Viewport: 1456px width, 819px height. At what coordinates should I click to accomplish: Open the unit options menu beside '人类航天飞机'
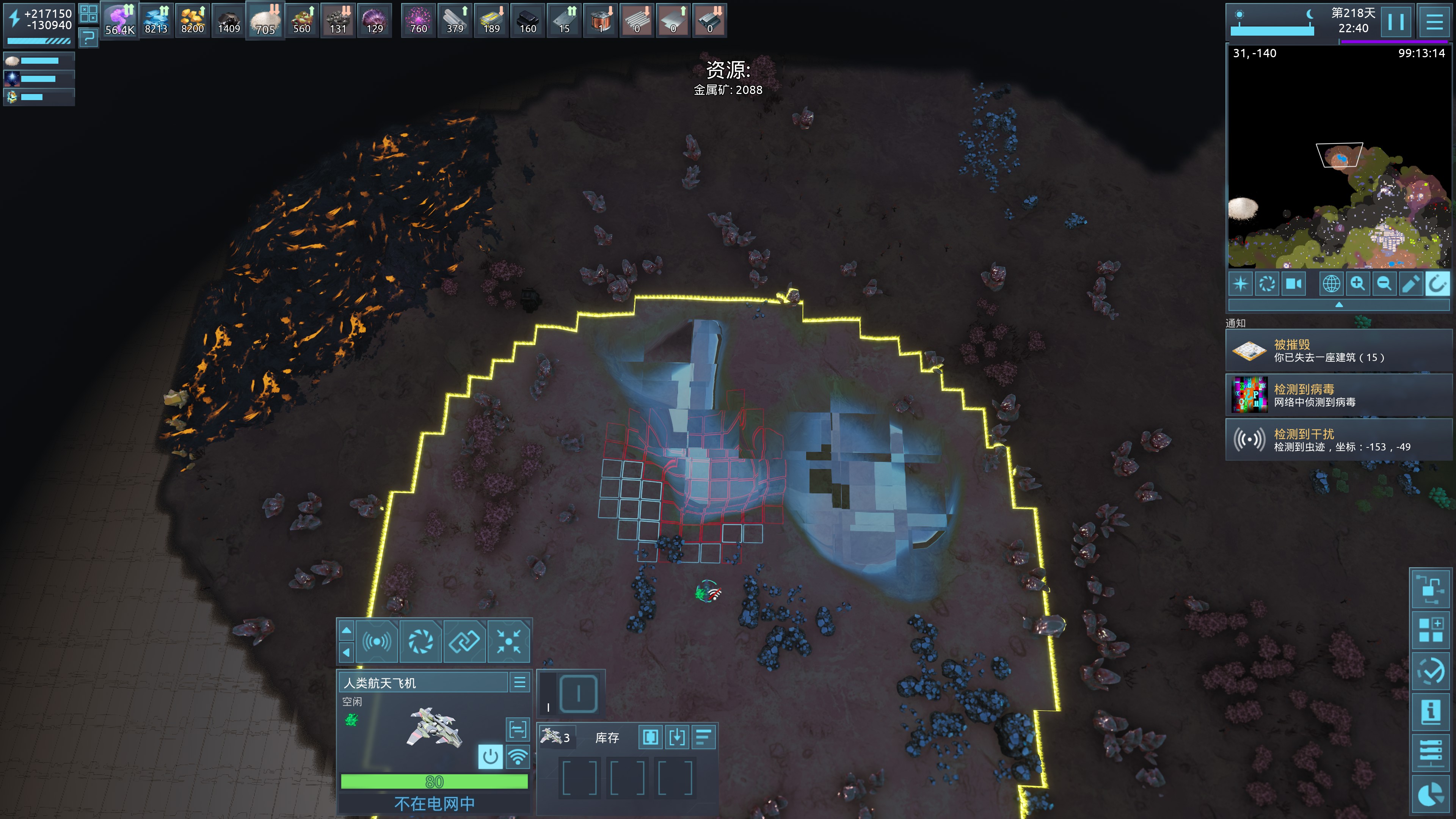519,682
